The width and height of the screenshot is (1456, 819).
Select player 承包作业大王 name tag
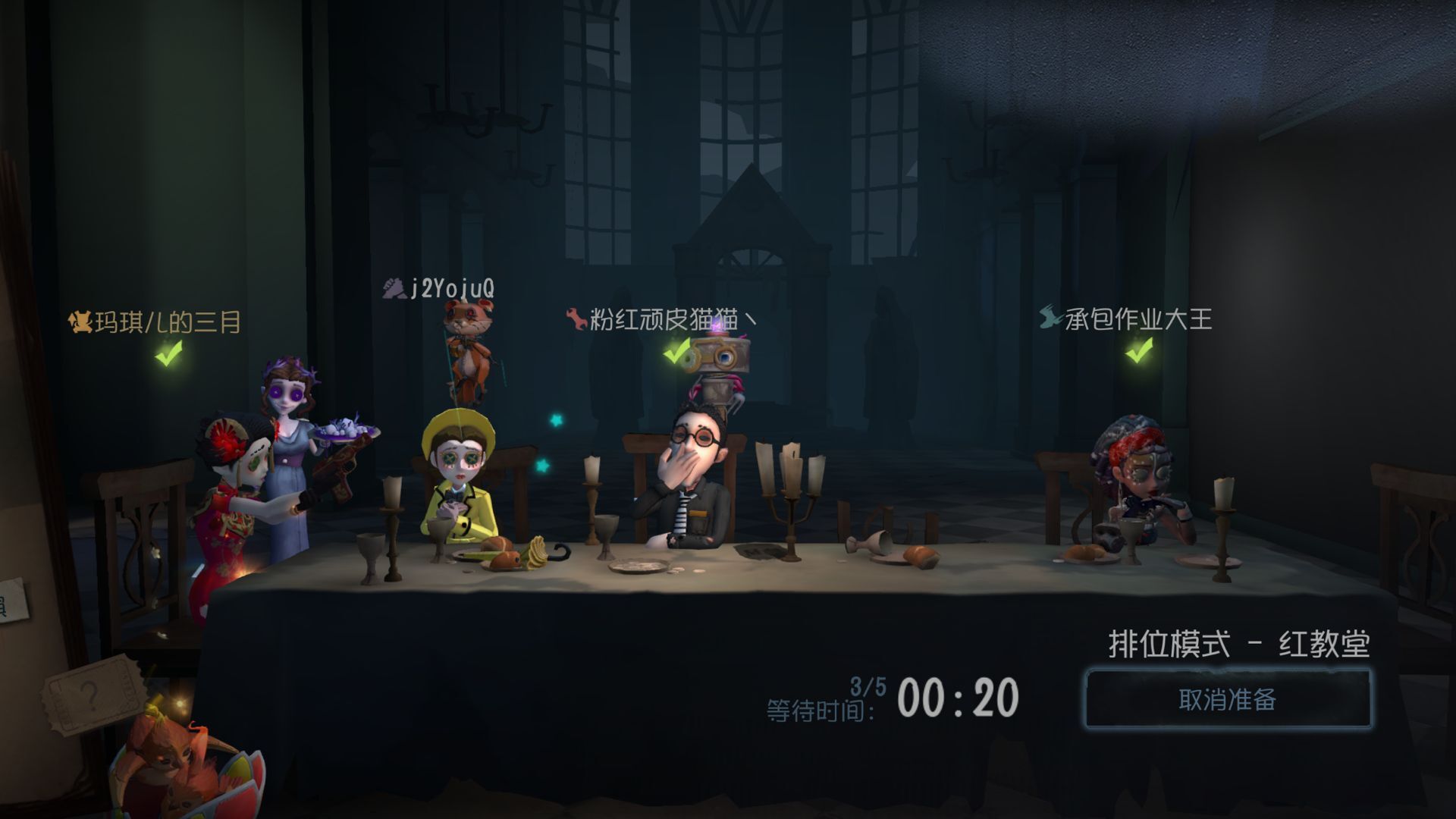1127,319
